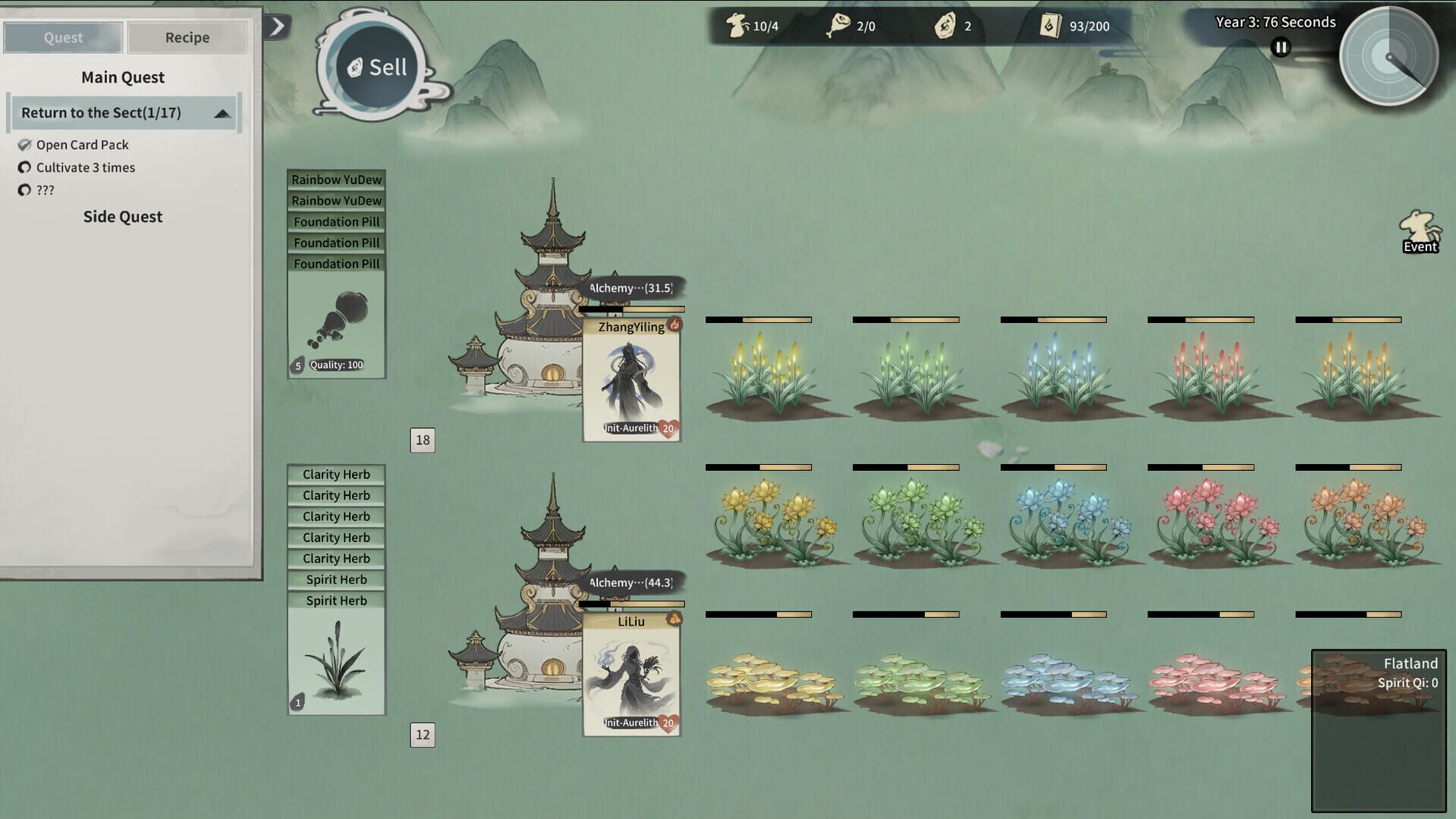Viewport: 1456px width, 819px height.
Task: Click the heart health icon on LiLiu's card
Action: [x=668, y=724]
